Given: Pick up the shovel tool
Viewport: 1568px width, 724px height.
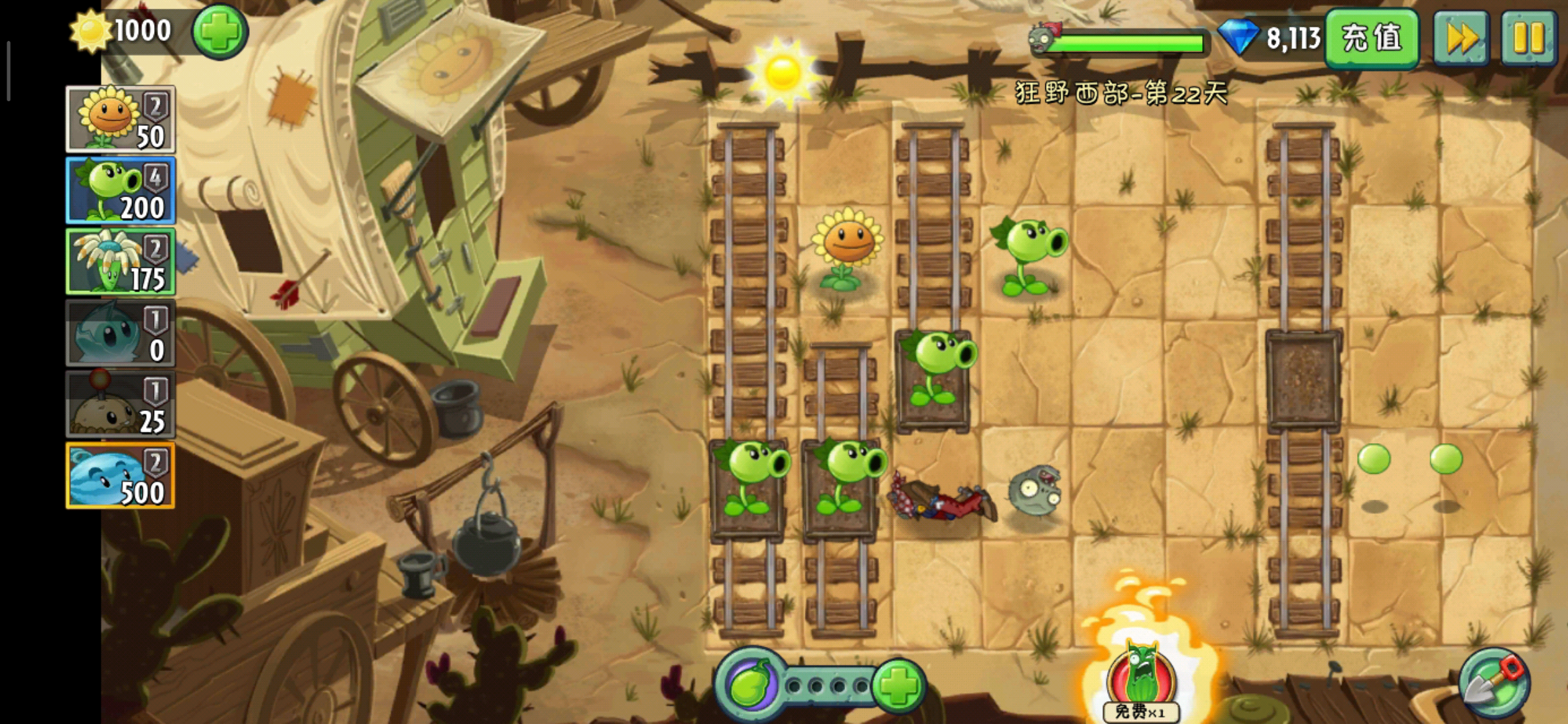Looking at the screenshot, I should (x=1494, y=683).
